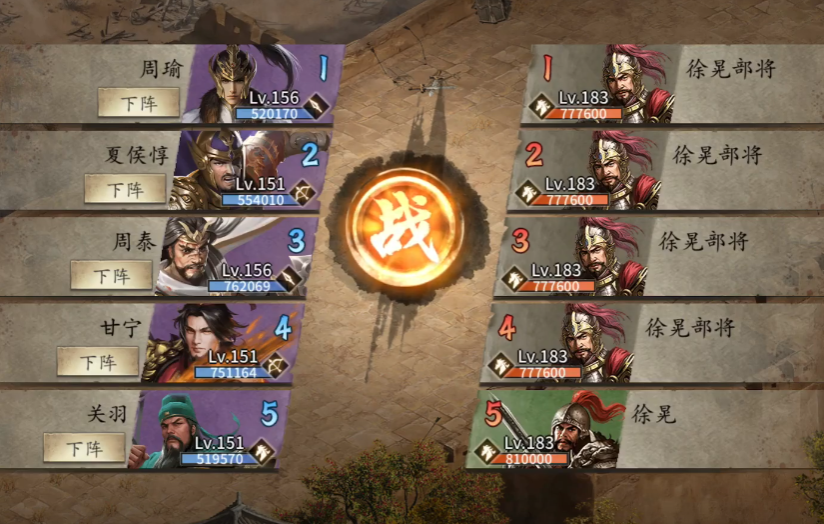View enemy 徐晃部将 in slot 1

pos(630,80)
